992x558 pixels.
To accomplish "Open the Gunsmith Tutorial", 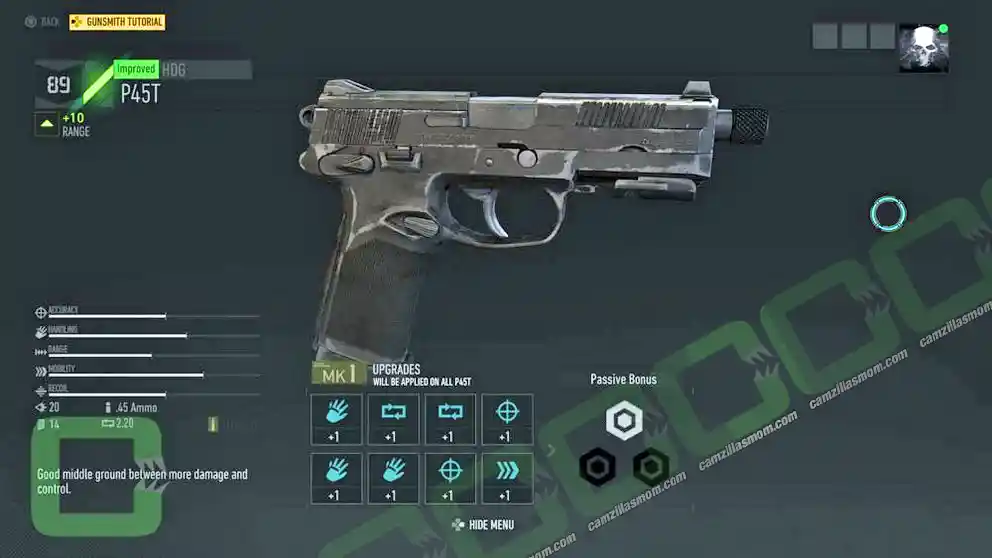I will pyautogui.click(x=117, y=22).
